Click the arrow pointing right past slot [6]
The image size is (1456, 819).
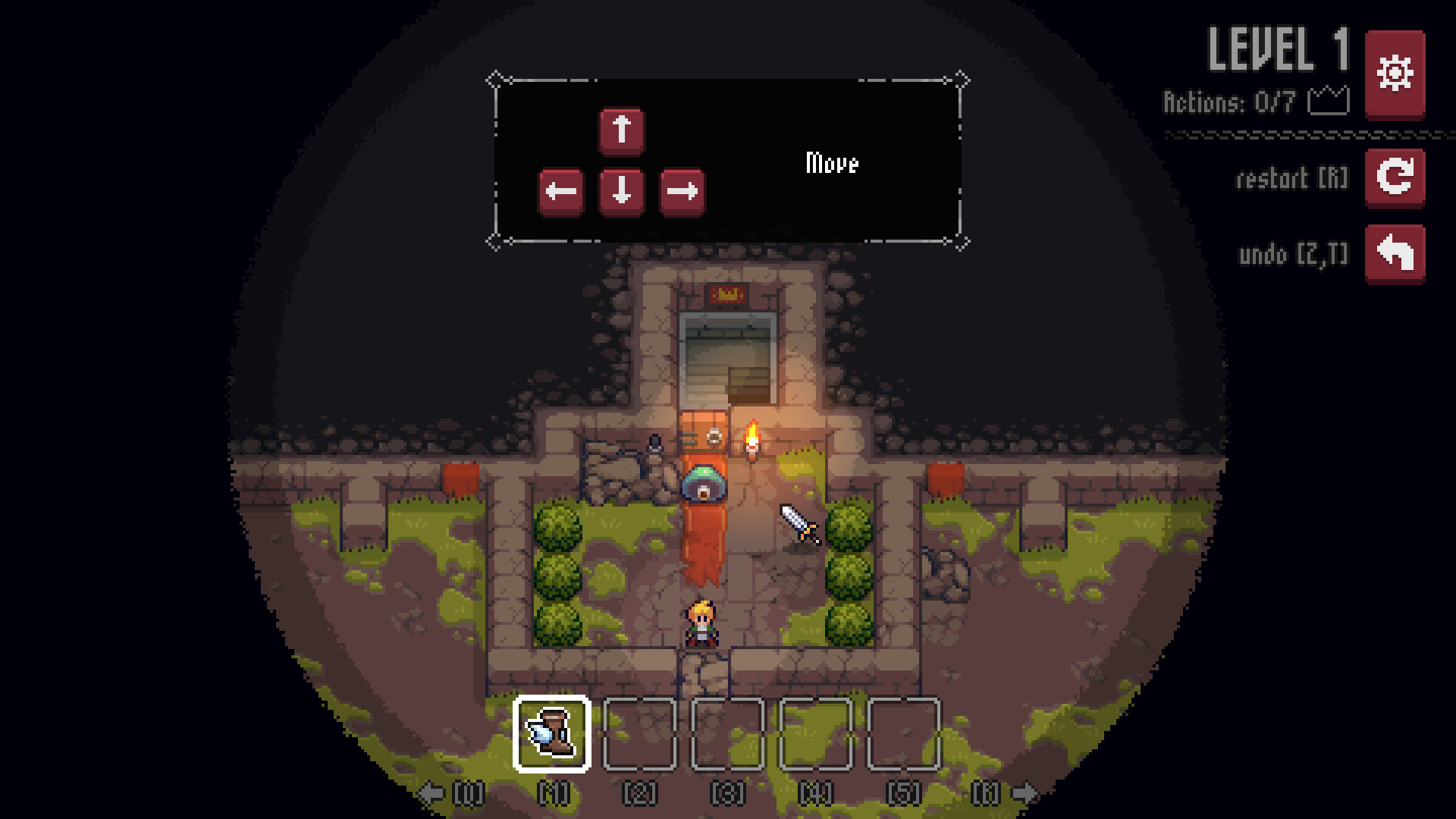point(1025,792)
